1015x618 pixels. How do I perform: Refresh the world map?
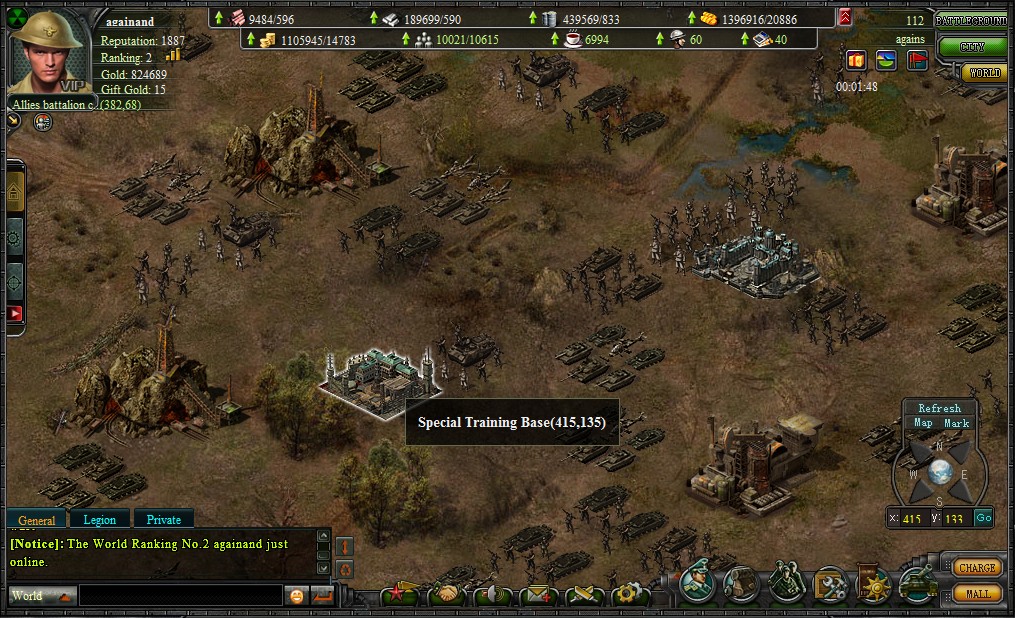939,408
